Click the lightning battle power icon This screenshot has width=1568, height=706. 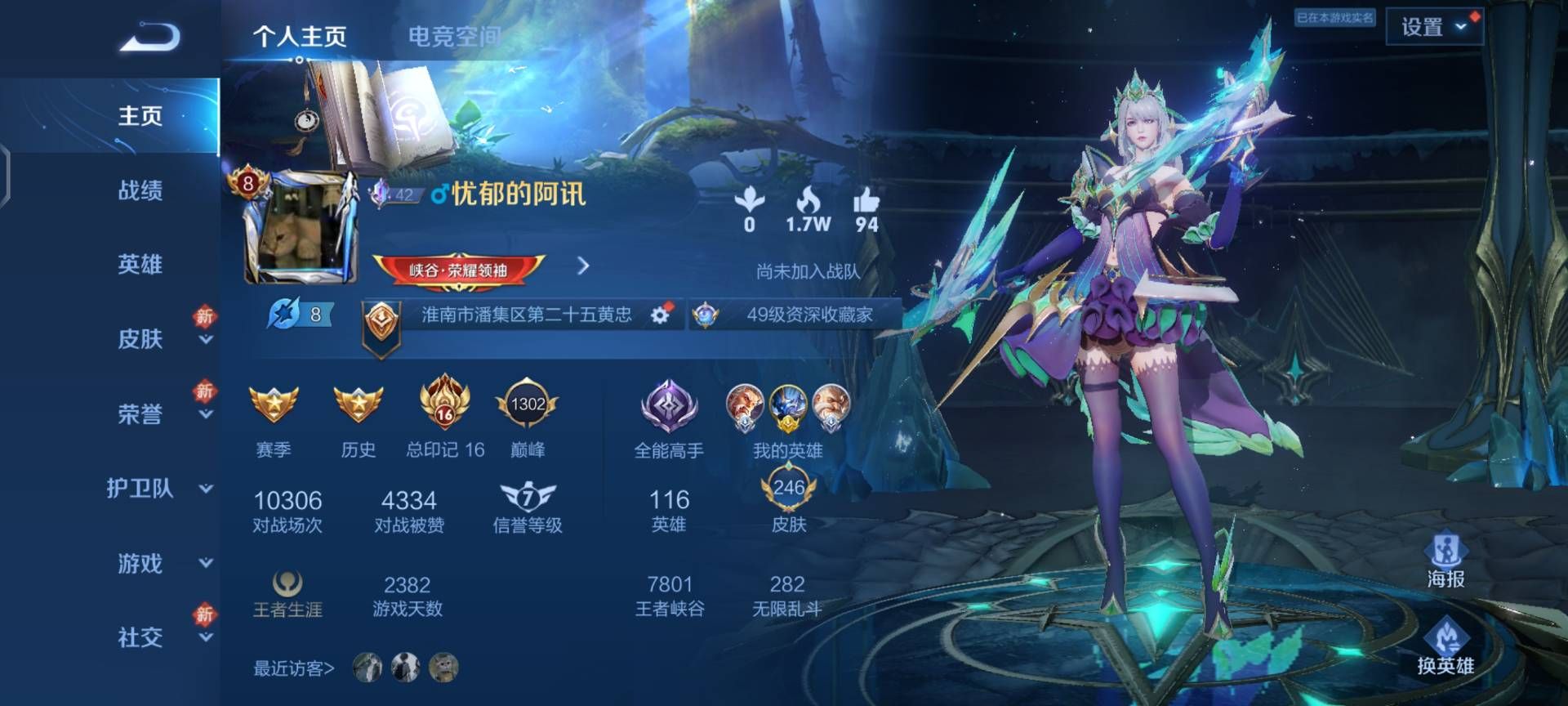(282, 314)
